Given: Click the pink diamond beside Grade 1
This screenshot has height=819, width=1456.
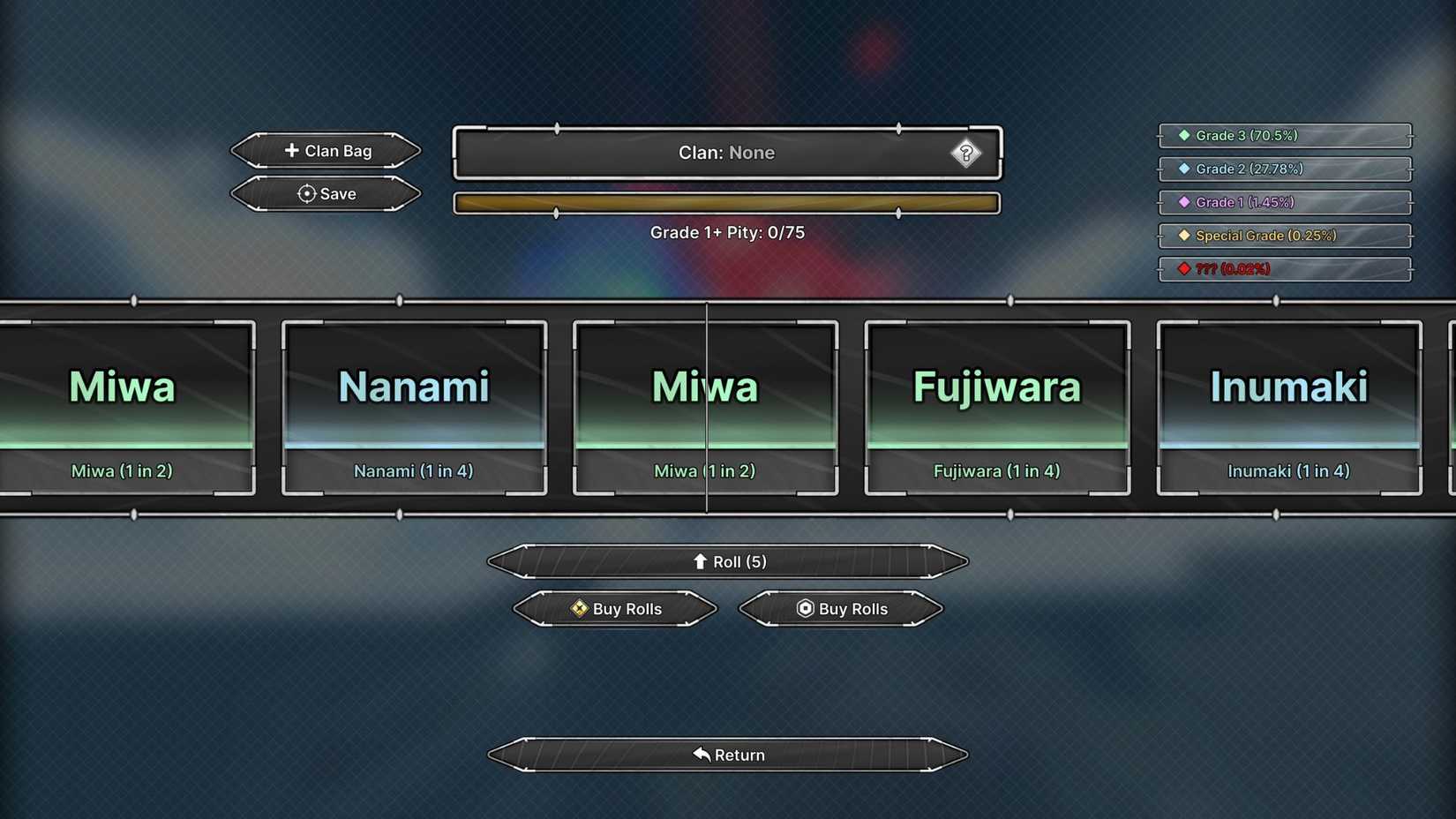Looking at the screenshot, I should (x=1182, y=202).
